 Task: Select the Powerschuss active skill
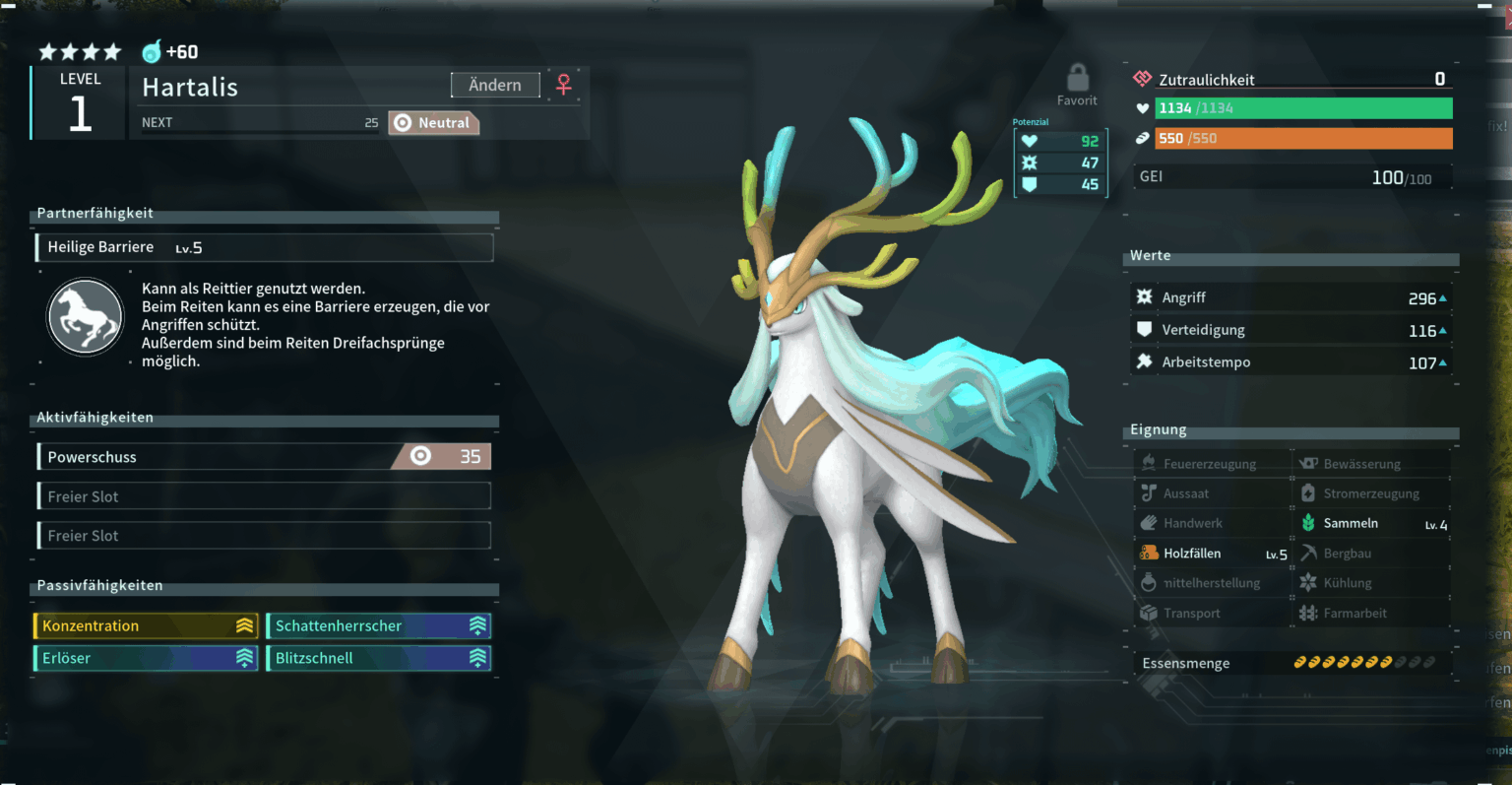pyautogui.click(x=264, y=457)
